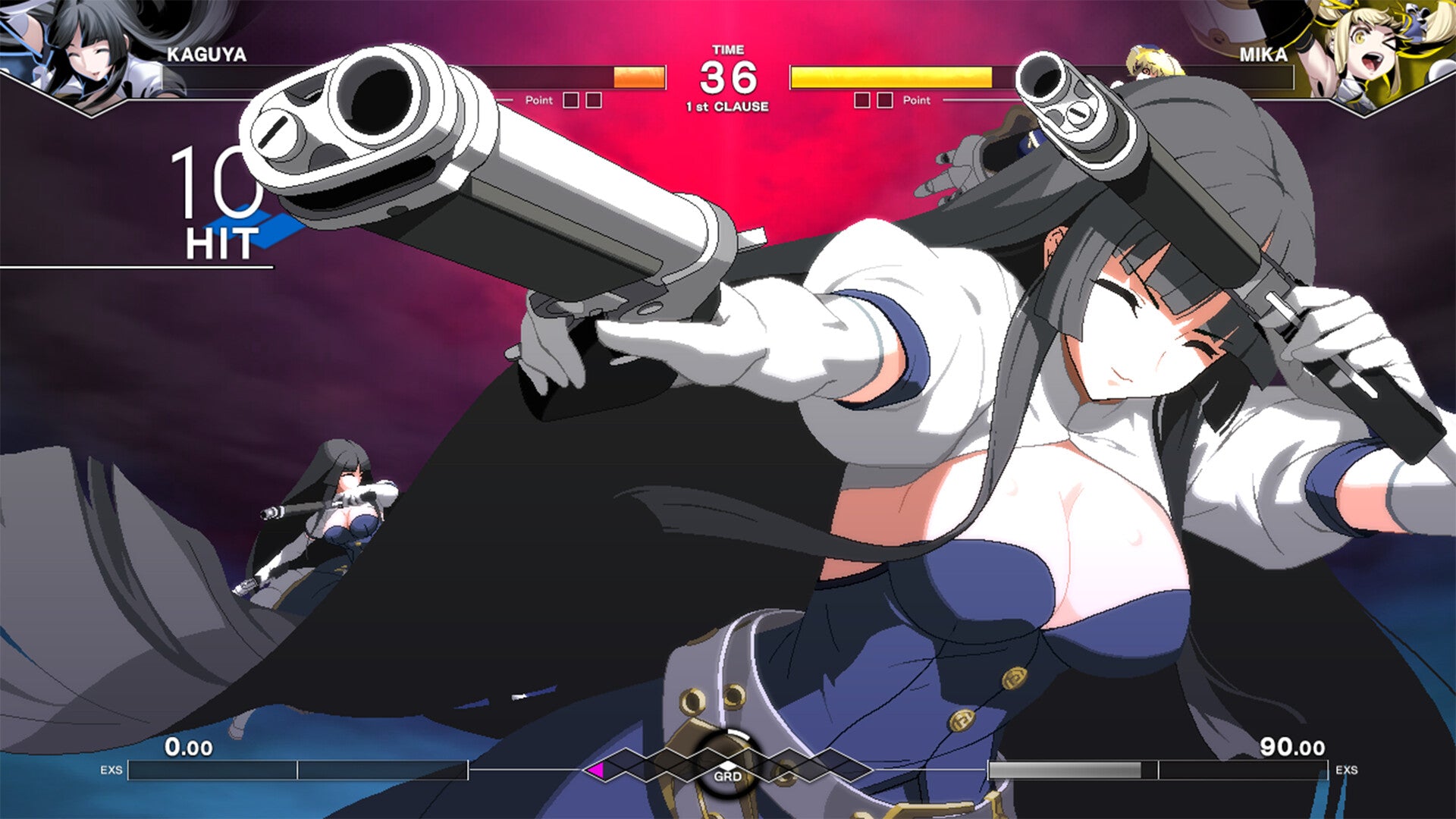Click the 1st CLAUSE round label
The height and width of the screenshot is (819, 1456).
(729, 106)
